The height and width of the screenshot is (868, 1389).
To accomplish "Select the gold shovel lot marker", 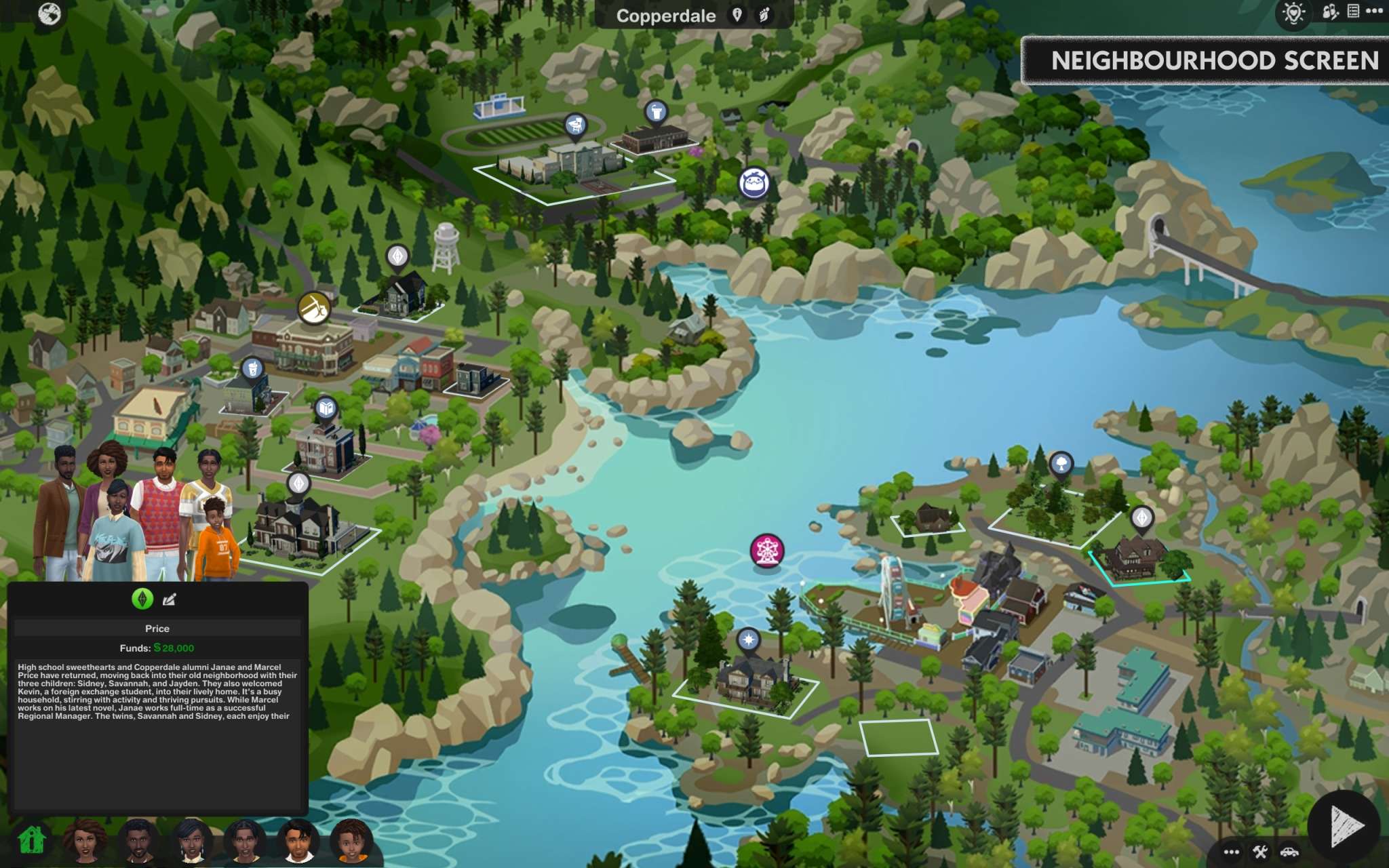I will [313, 308].
